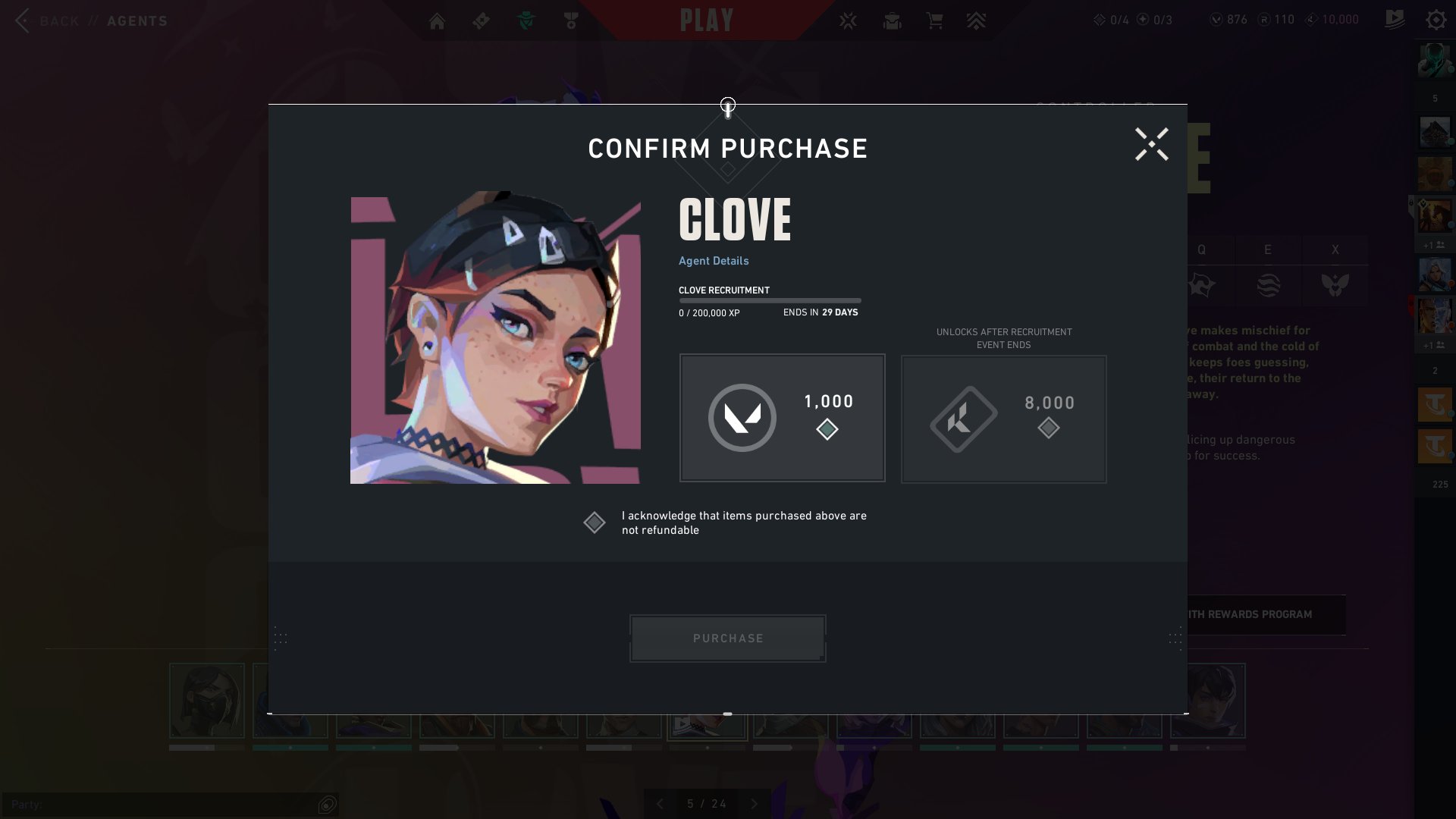This screenshot has width=1456, height=819.
Task: Select Clove's portrait thumbnail in the dialog
Action: (495, 338)
